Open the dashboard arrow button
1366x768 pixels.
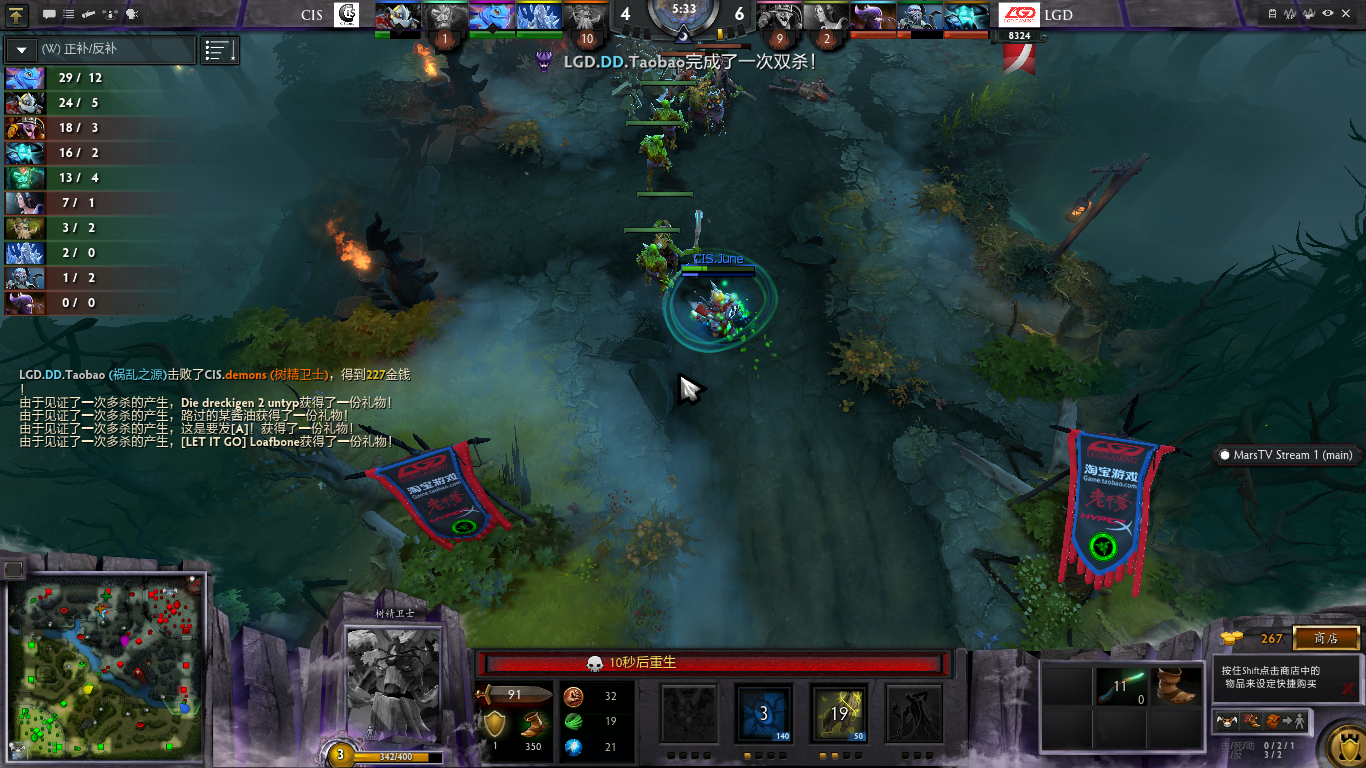(x=18, y=15)
